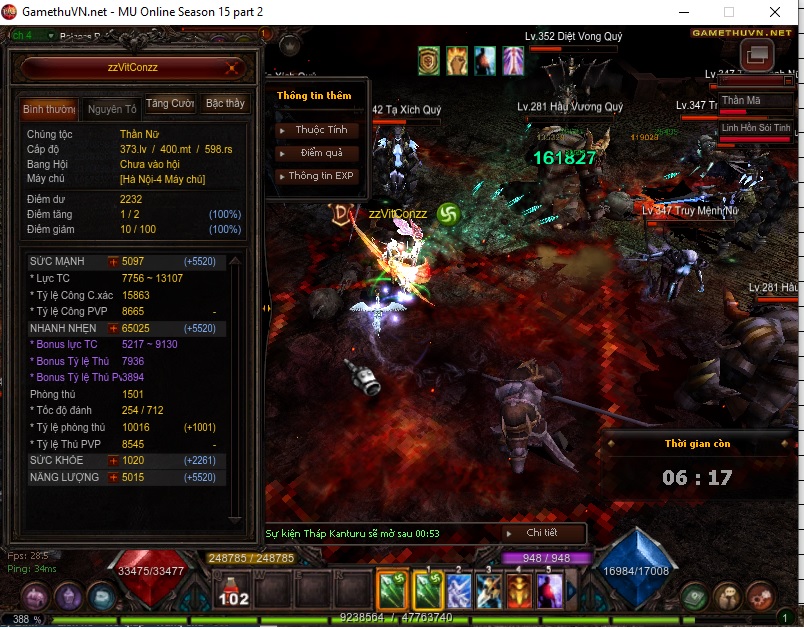Select the Linh Hồn Sói Tinh entry
The height and width of the screenshot is (629, 804).
pyautogui.click(x=755, y=128)
